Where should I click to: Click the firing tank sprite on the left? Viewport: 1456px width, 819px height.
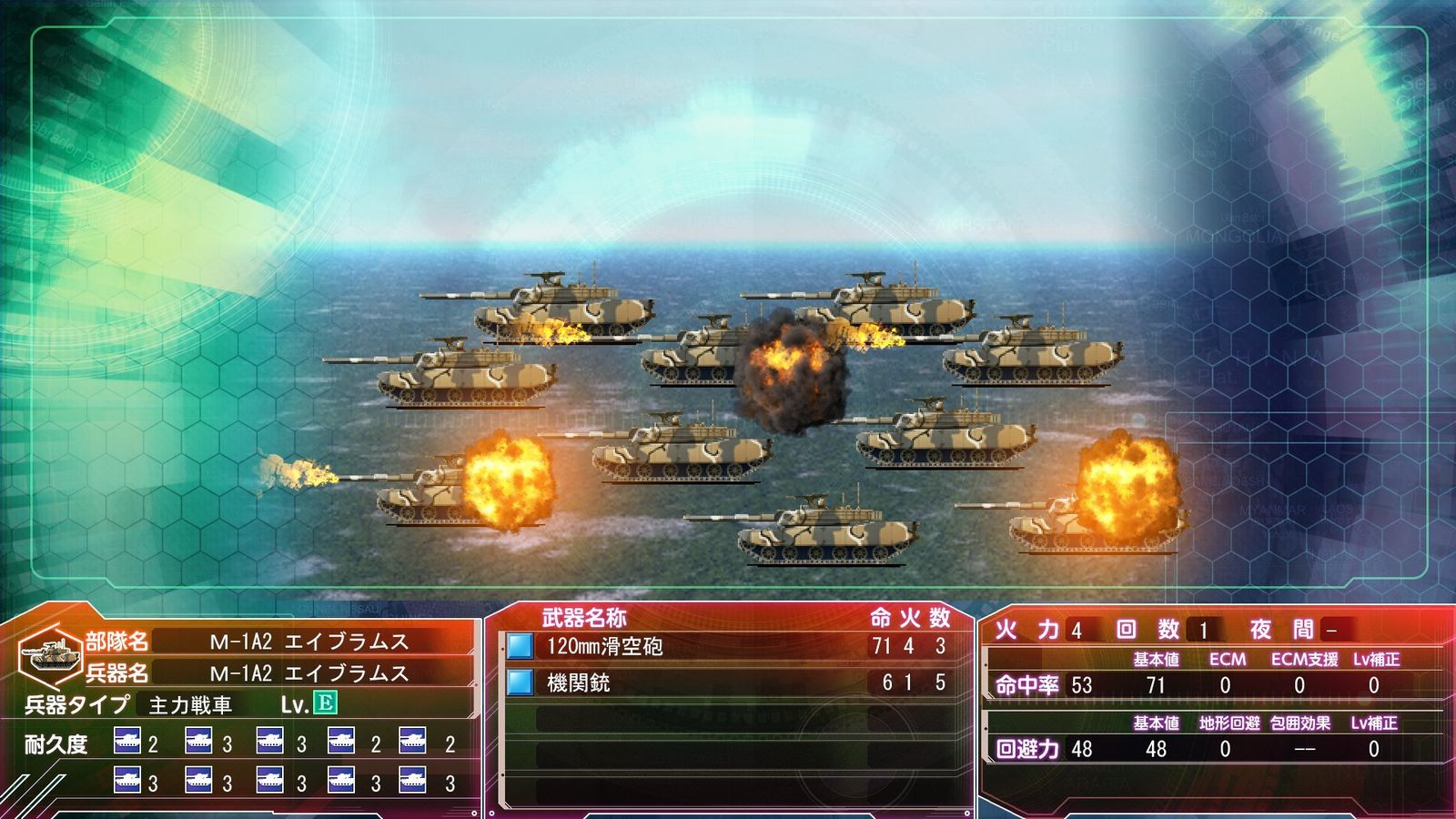coord(428,496)
